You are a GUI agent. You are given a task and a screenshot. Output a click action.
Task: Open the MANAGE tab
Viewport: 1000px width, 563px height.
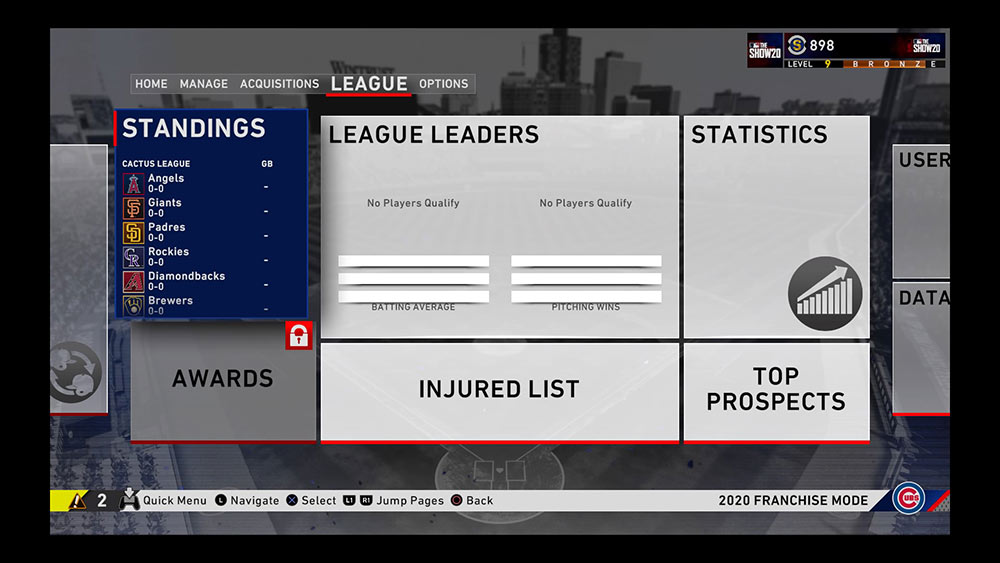[204, 84]
